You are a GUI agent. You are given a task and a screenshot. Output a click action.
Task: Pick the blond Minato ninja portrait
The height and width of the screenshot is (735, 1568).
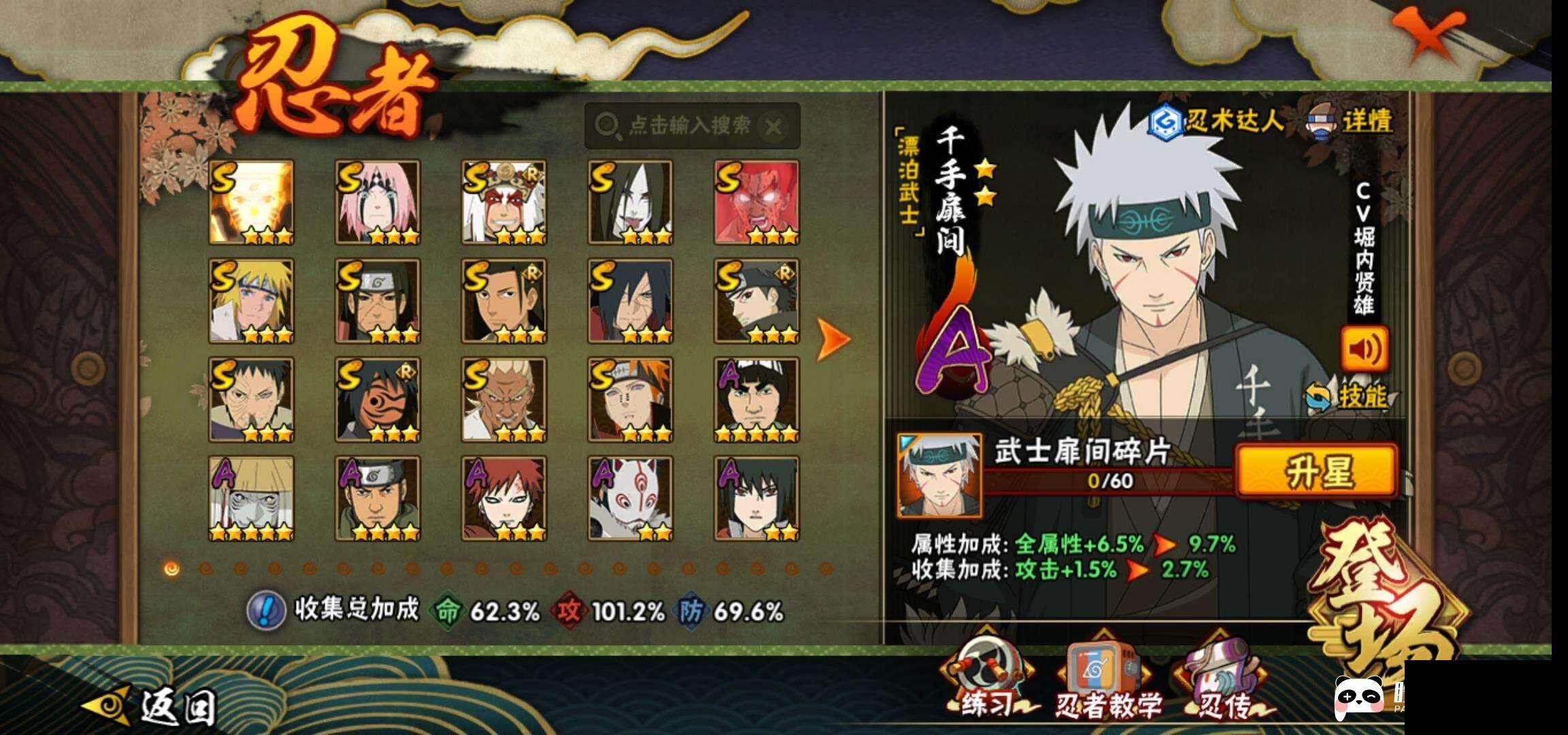pyautogui.click(x=251, y=301)
